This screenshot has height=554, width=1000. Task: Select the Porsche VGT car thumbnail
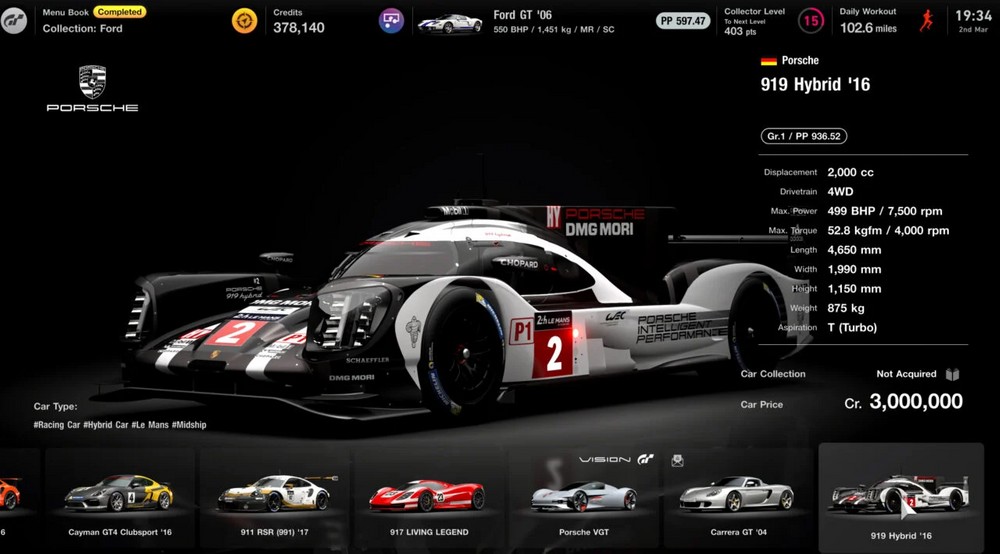coord(583,497)
